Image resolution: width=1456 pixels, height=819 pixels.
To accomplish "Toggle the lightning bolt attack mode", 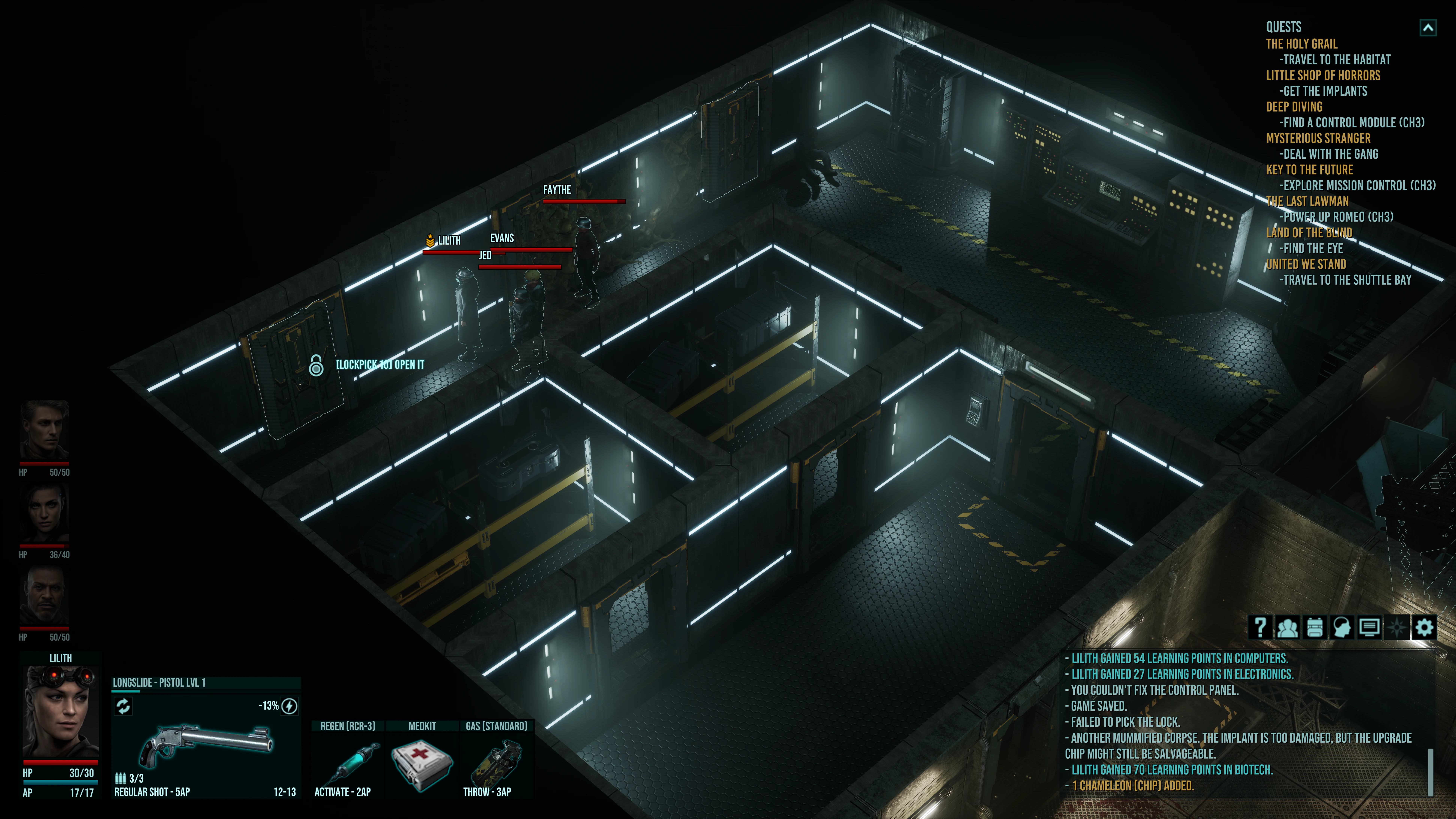I will (x=289, y=706).
